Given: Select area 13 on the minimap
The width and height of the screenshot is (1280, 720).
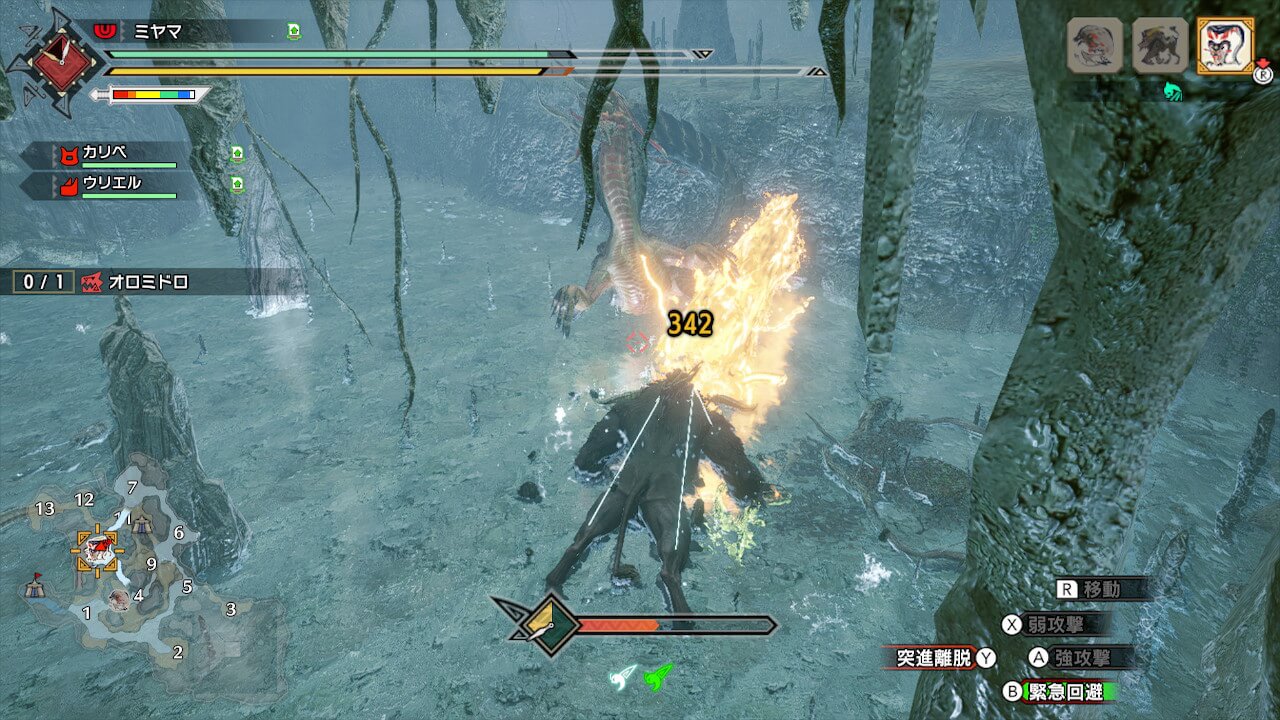Looking at the screenshot, I should (44, 509).
